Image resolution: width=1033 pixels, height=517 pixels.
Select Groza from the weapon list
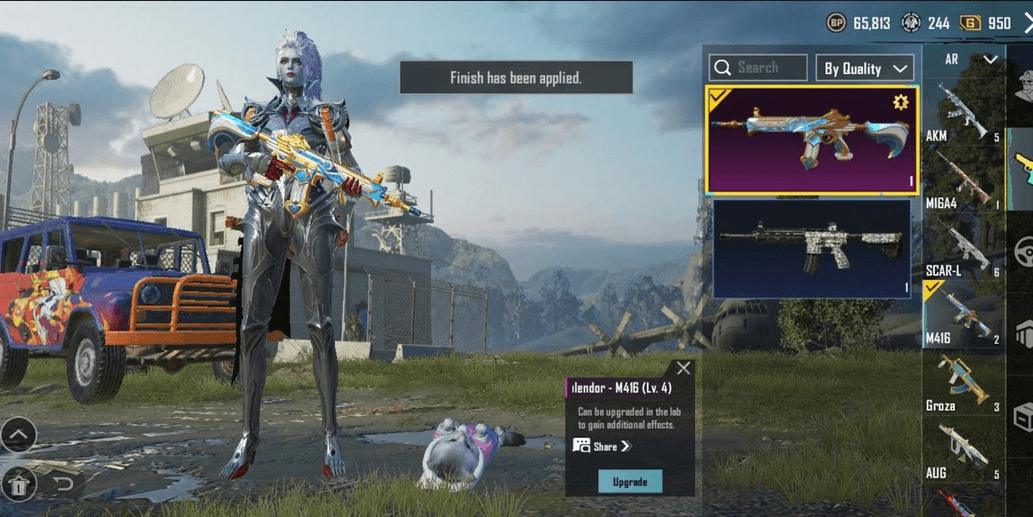click(x=962, y=383)
